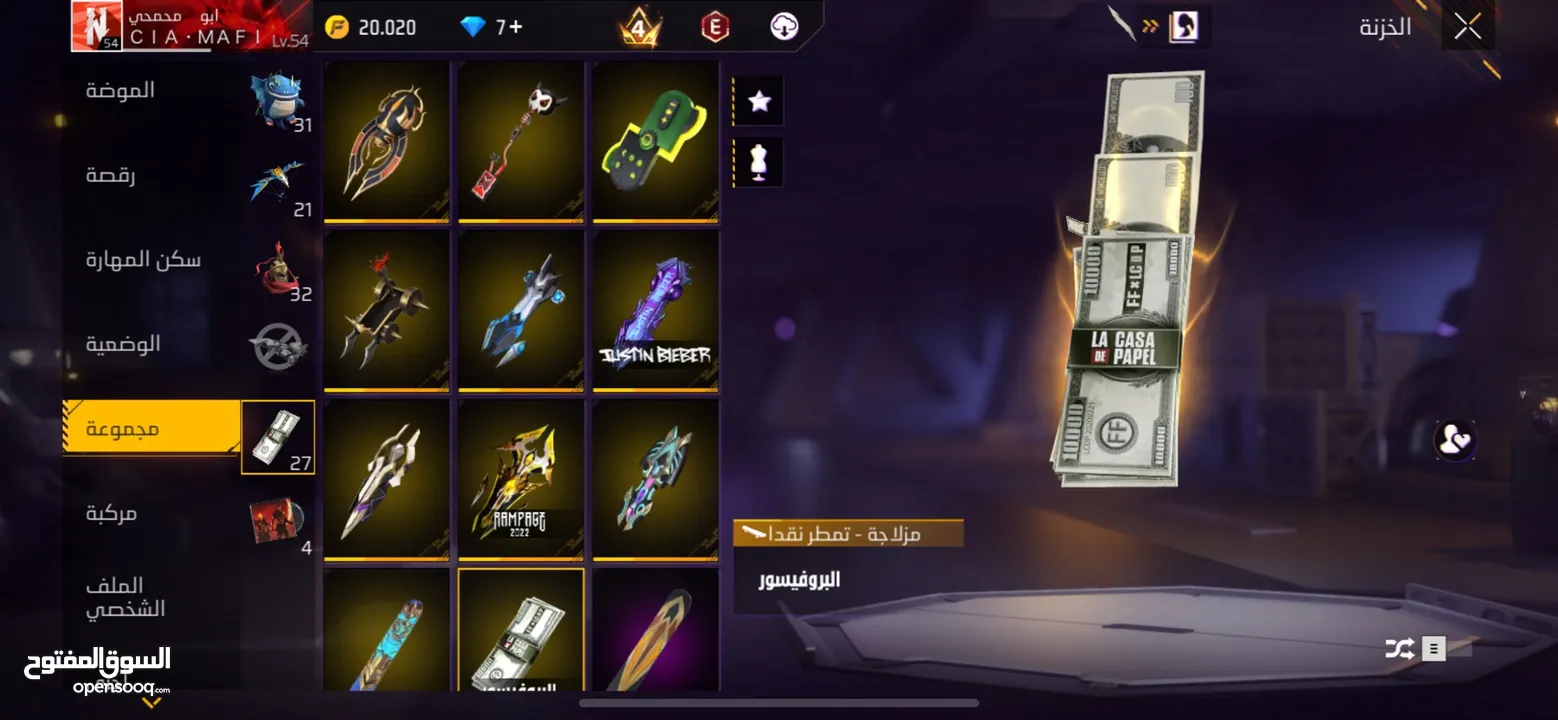Screen dimensions: 1558x720
Task: Open the player profile avatar
Action: (x=96, y=25)
